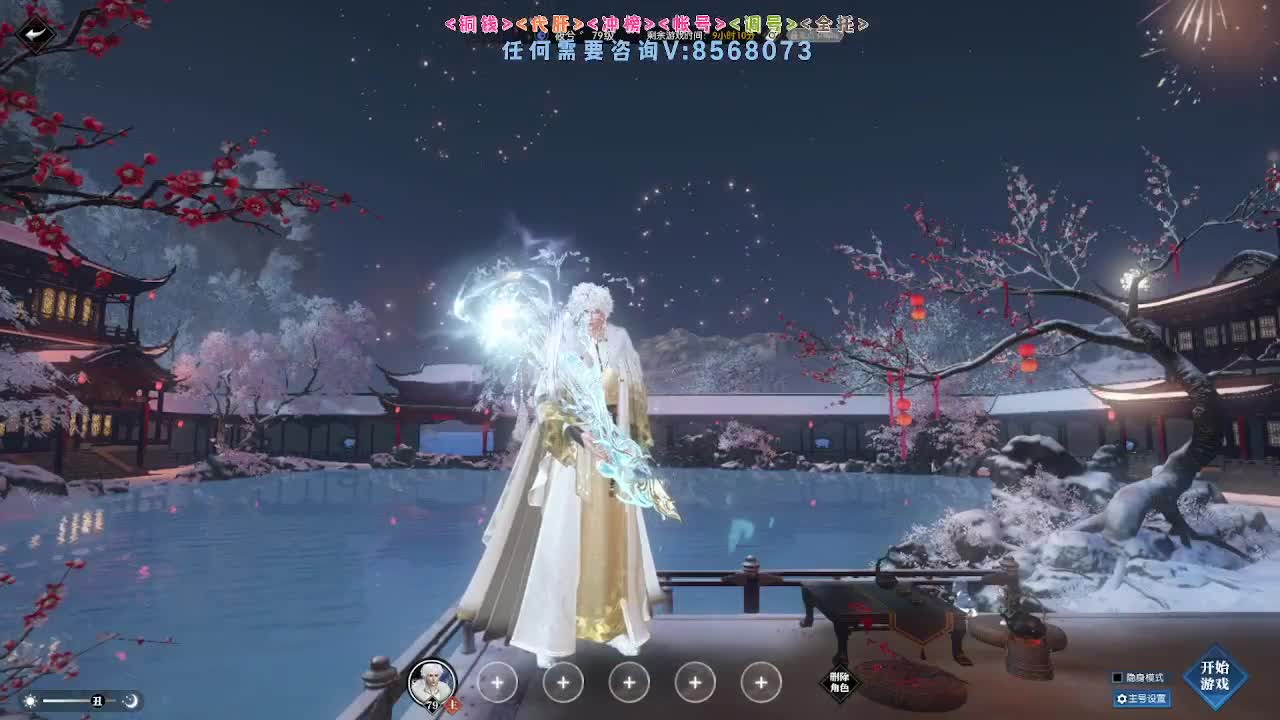Screen dimensions: 1280x720
Task: Click the second plus character slot icon
Action: [x=561, y=682]
